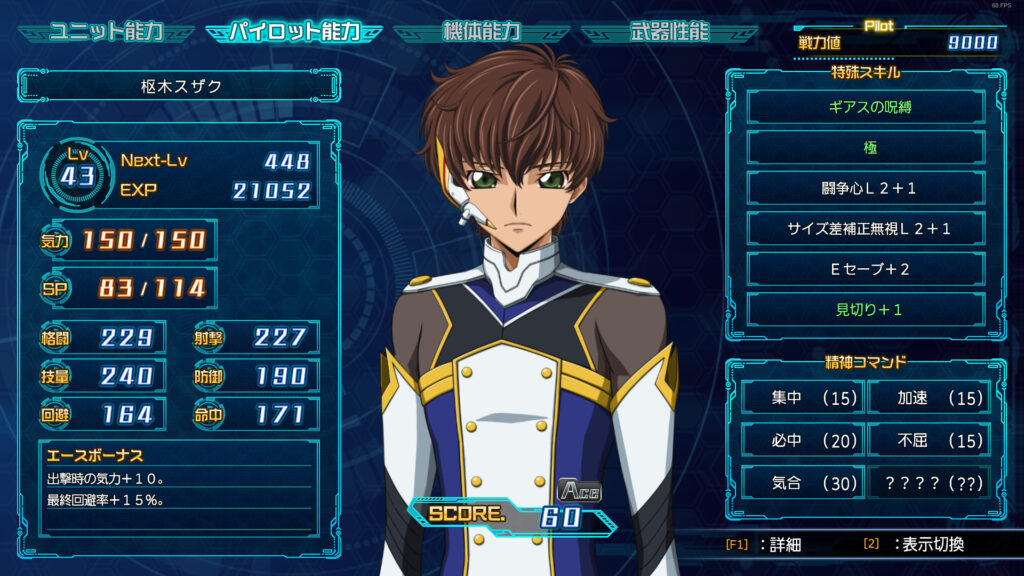Open the 機体能力 tab

(481, 31)
